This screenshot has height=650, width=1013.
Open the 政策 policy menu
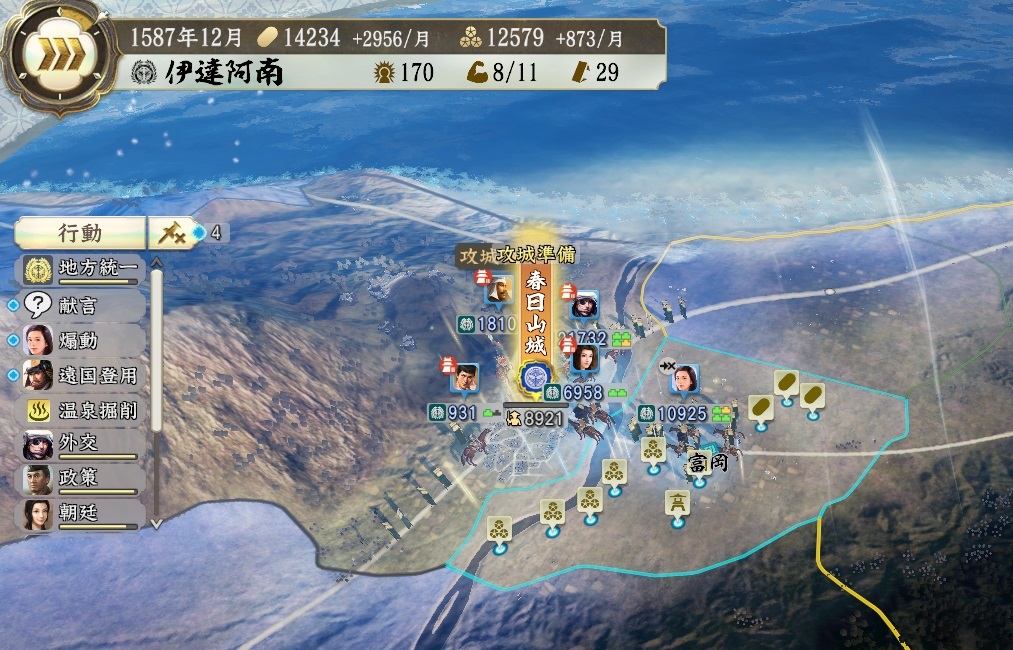coord(83,480)
